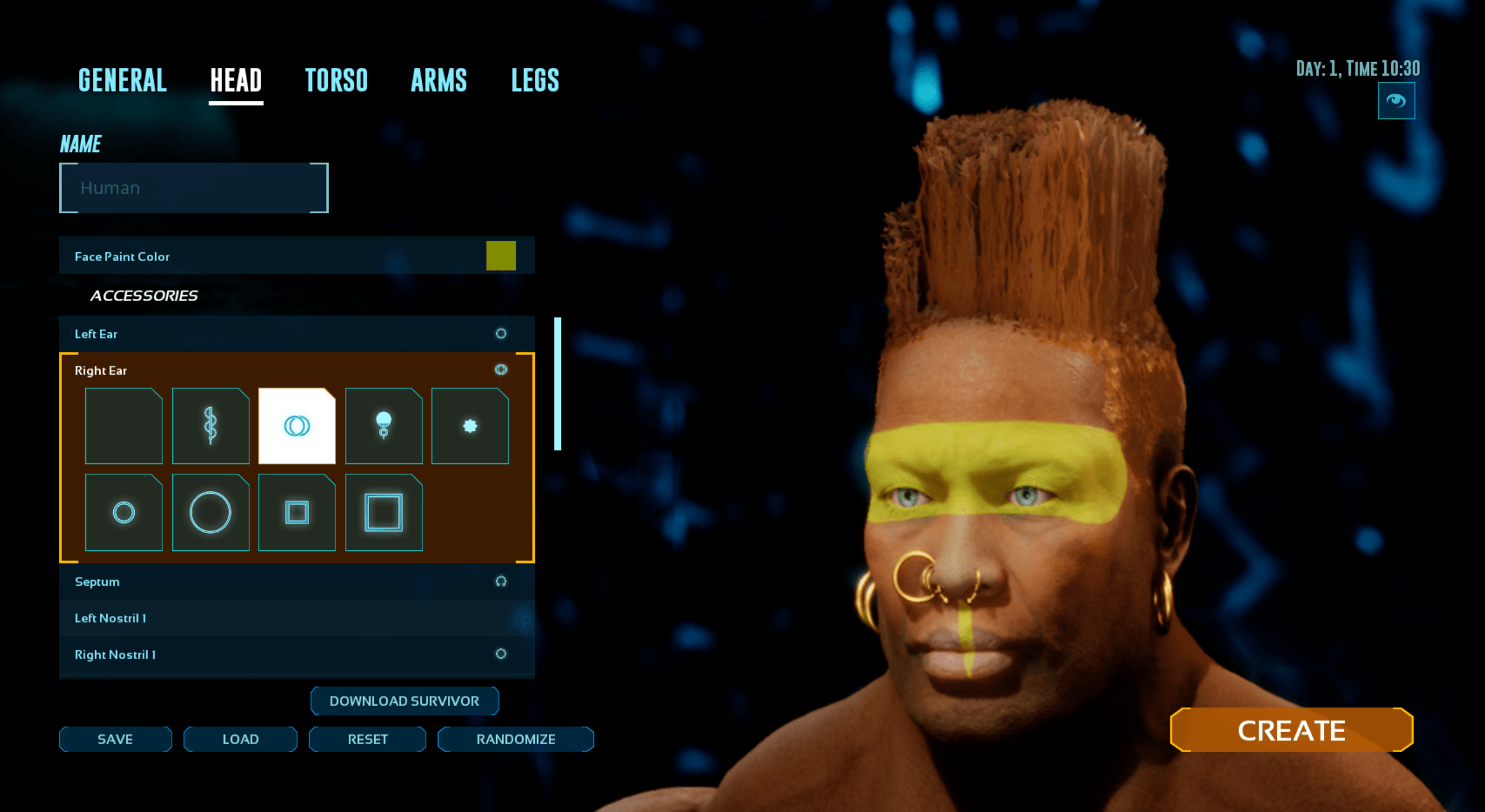Select the dangling chain earring
Screen dimensions: 1485x812
[211, 426]
